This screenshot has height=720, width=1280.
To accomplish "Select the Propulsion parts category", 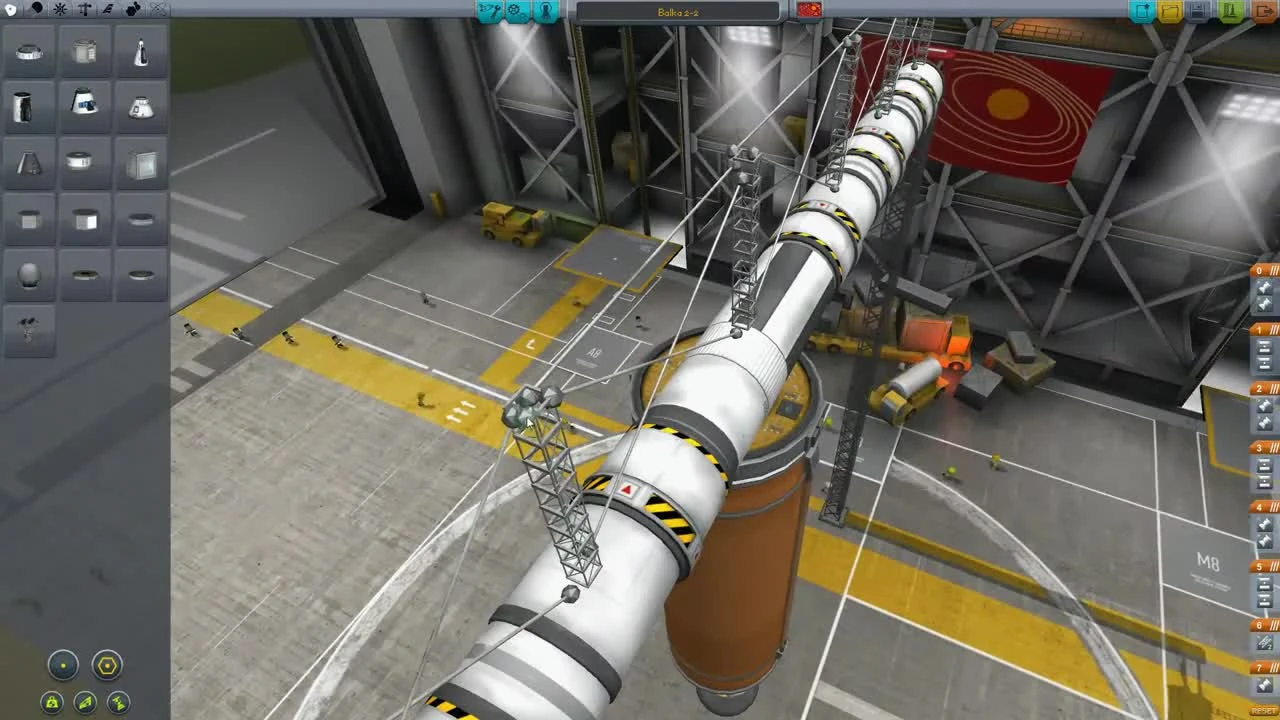I will pos(37,10).
